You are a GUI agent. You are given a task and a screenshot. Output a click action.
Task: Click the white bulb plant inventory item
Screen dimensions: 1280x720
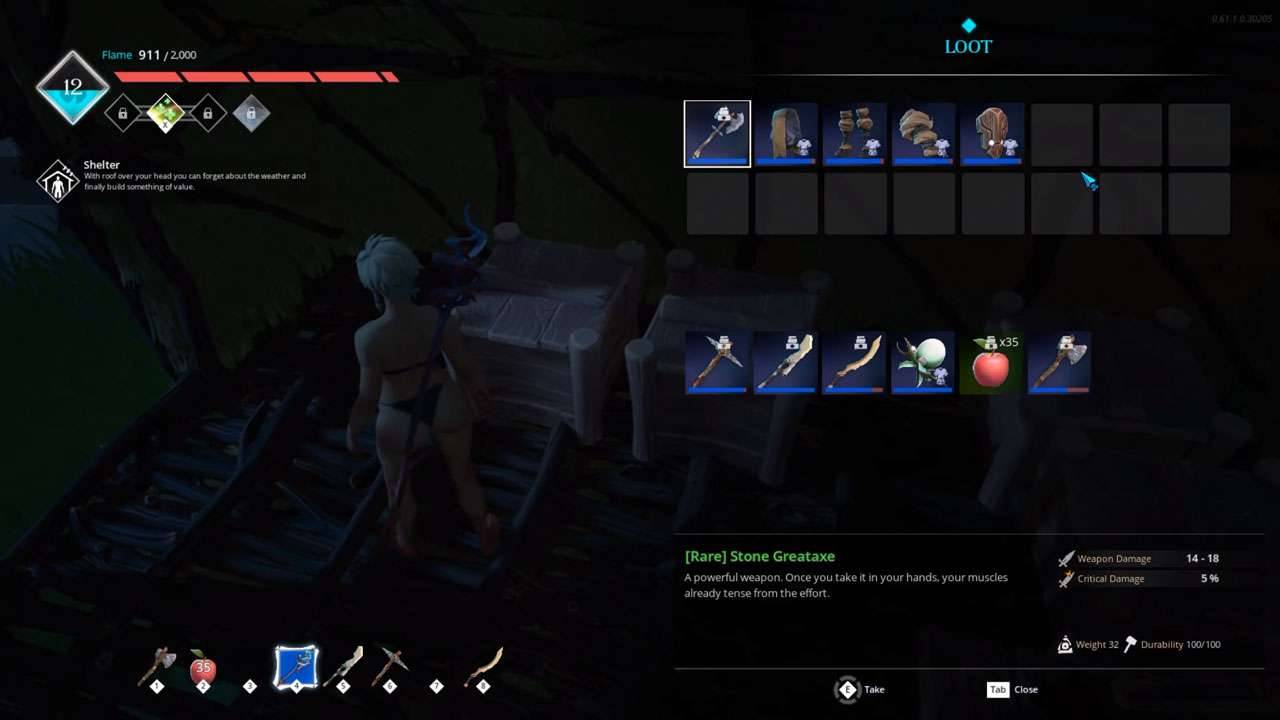tap(923, 362)
